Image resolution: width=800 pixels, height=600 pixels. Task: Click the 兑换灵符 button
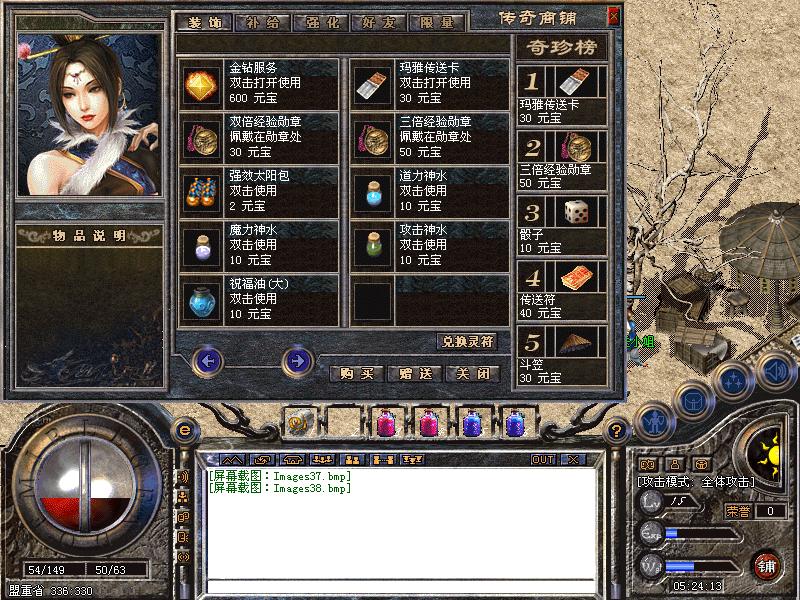click(466, 341)
